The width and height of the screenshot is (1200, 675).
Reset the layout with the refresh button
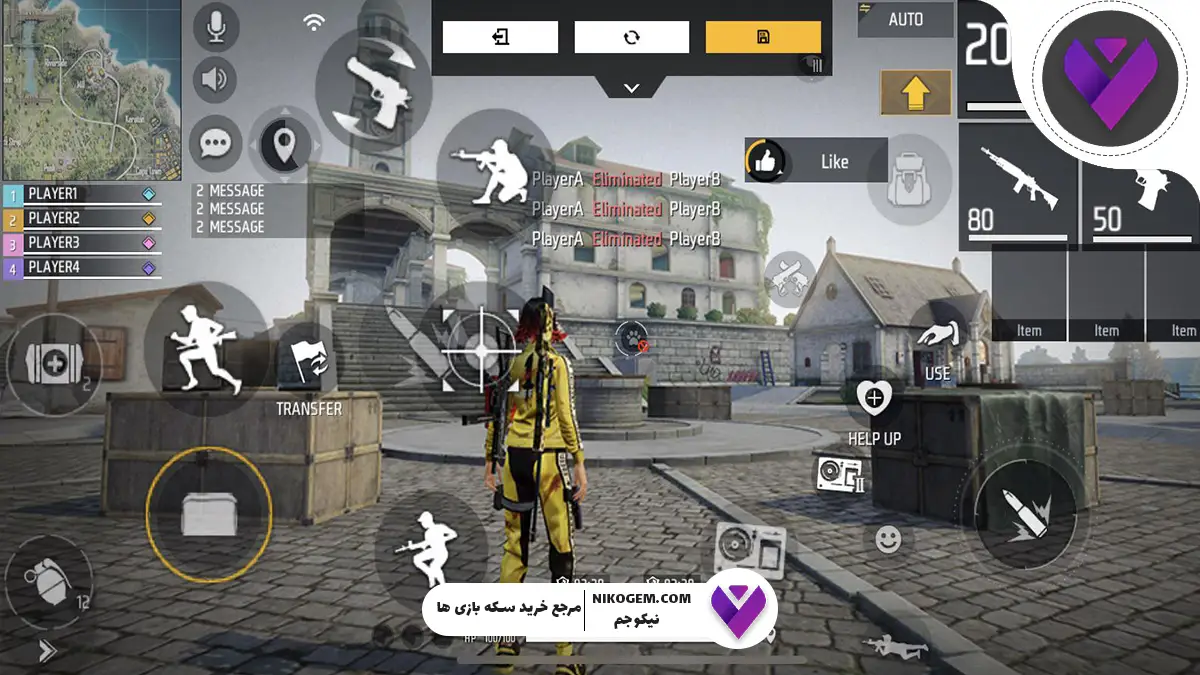pyautogui.click(x=631, y=37)
